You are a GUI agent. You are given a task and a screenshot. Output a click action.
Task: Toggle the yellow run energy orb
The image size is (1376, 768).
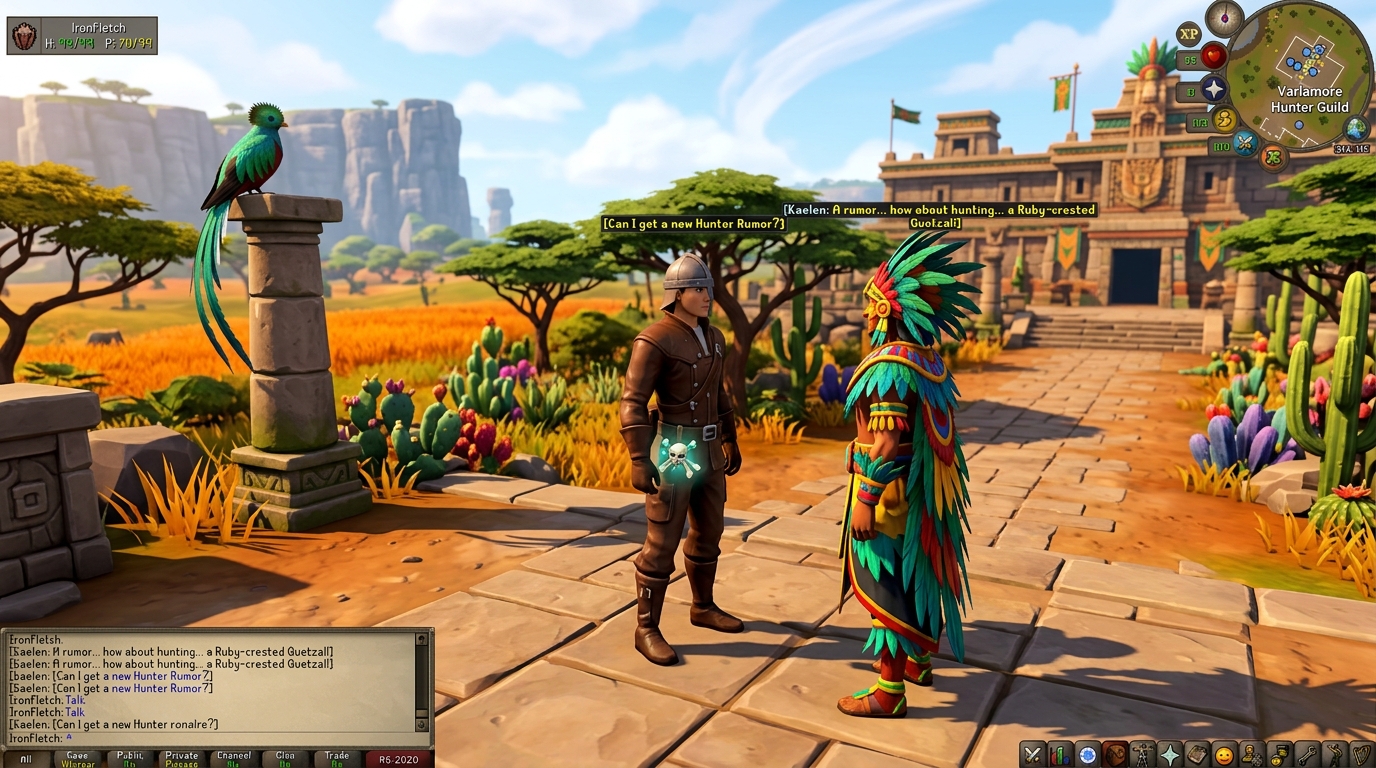coord(1225,121)
